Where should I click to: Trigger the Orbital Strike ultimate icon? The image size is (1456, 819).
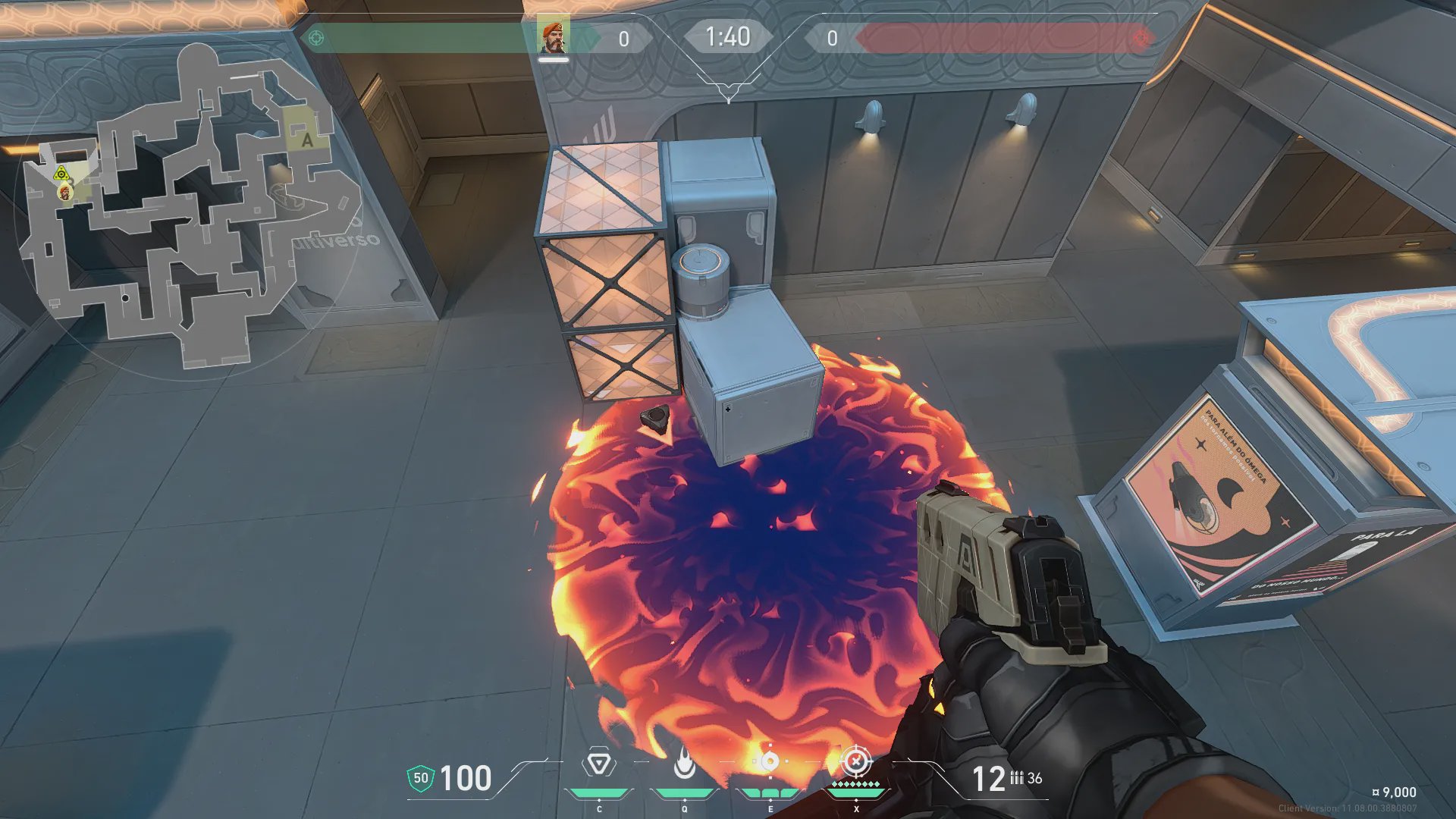coord(856,761)
